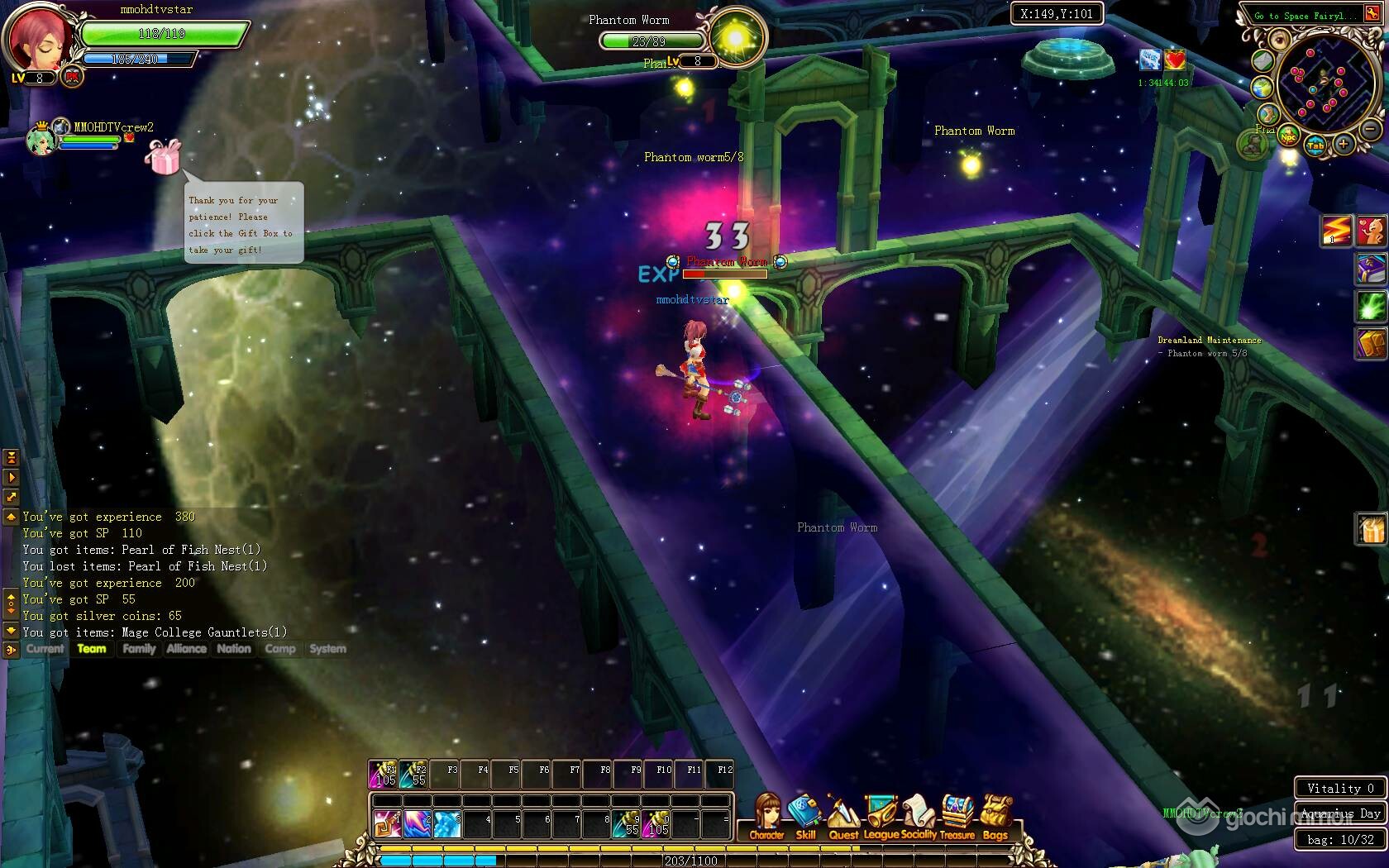Image resolution: width=1389 pixels, height=868 pixels.
Task: Open the Treasure chest menu
Action: (957, 816)
